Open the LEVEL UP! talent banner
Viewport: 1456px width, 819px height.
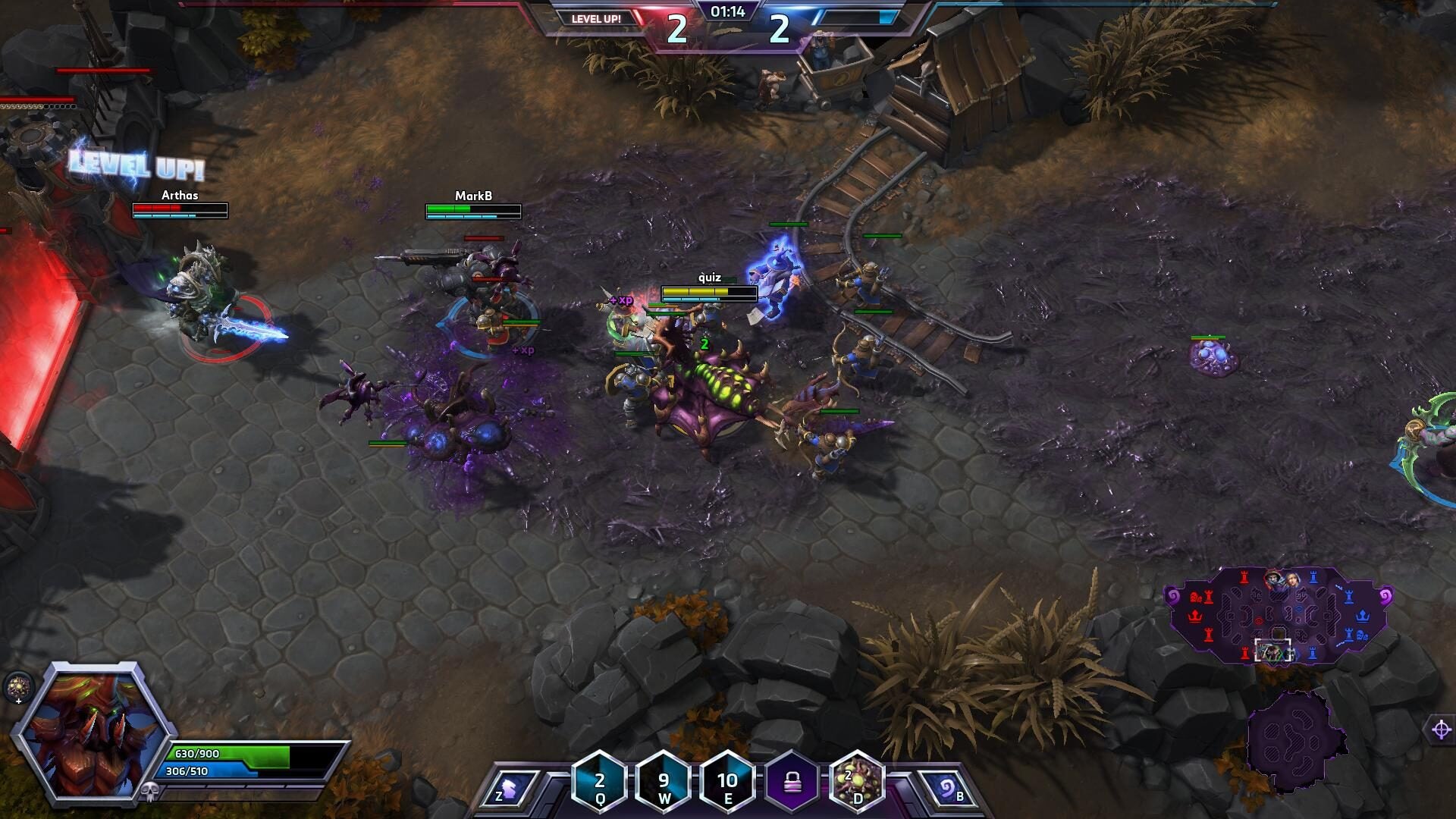(x=596, y=19)
